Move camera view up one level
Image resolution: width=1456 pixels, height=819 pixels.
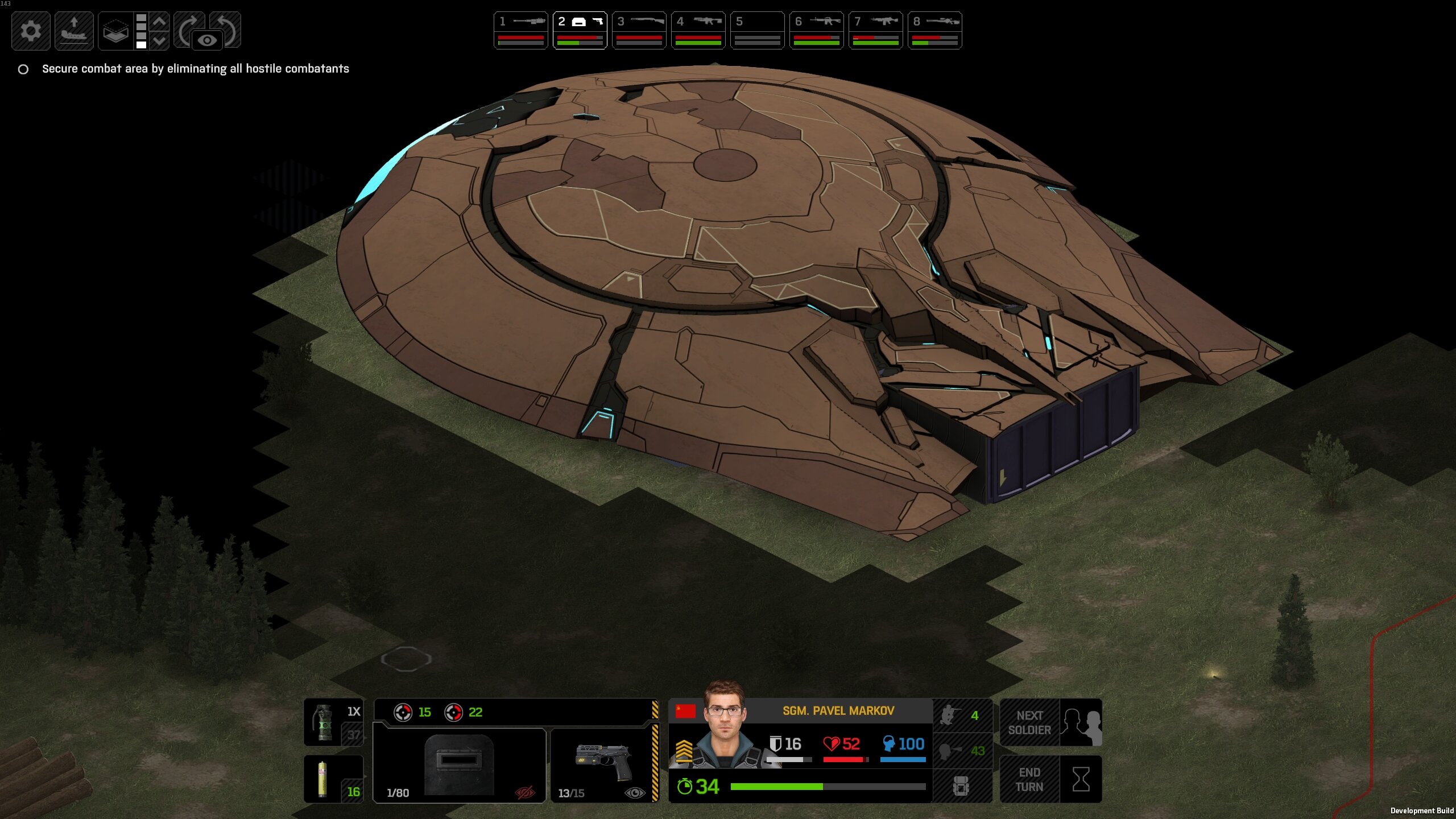tap(160, 22)
